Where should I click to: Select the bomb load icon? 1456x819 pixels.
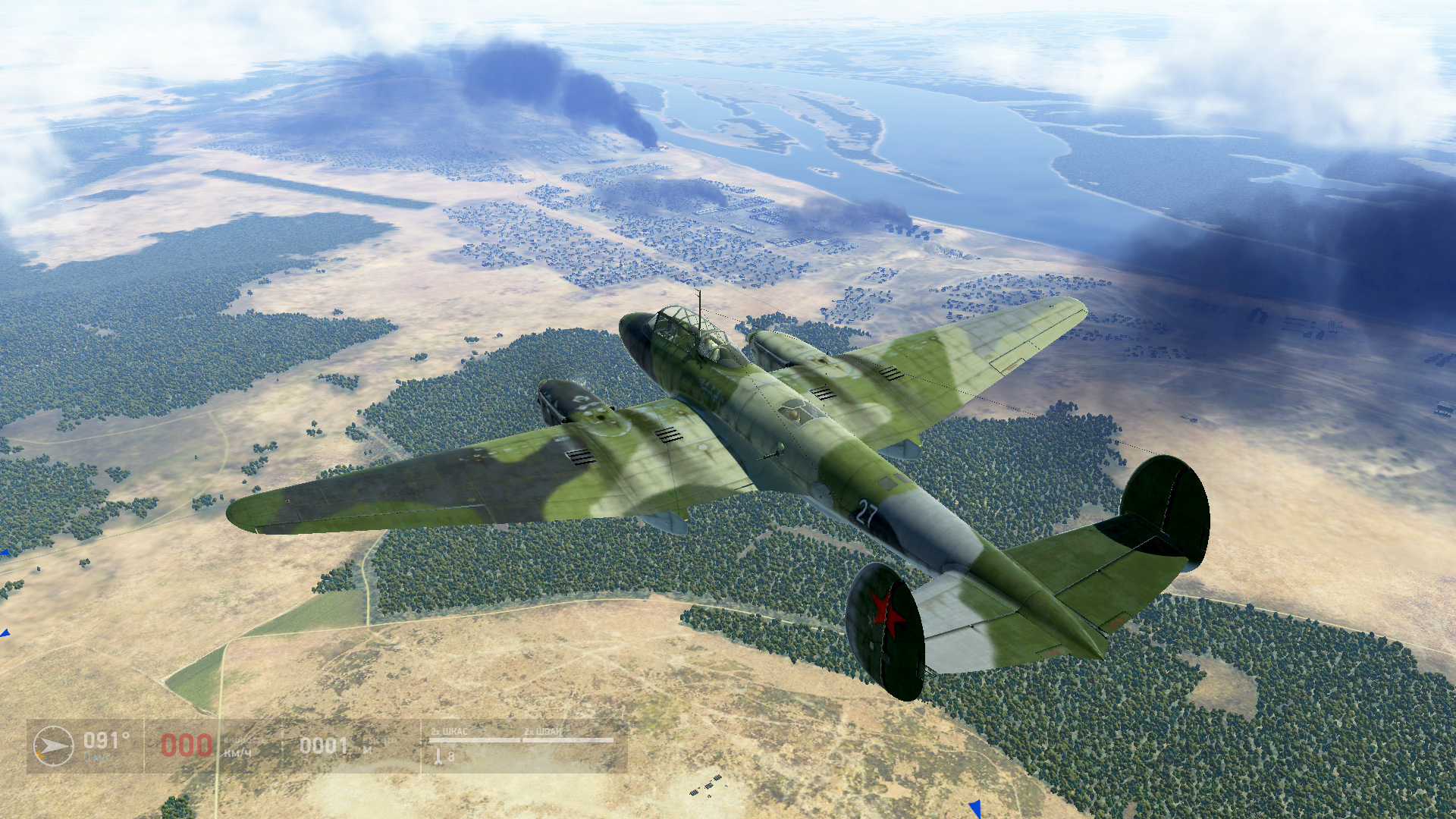click(x=438, y=756)
